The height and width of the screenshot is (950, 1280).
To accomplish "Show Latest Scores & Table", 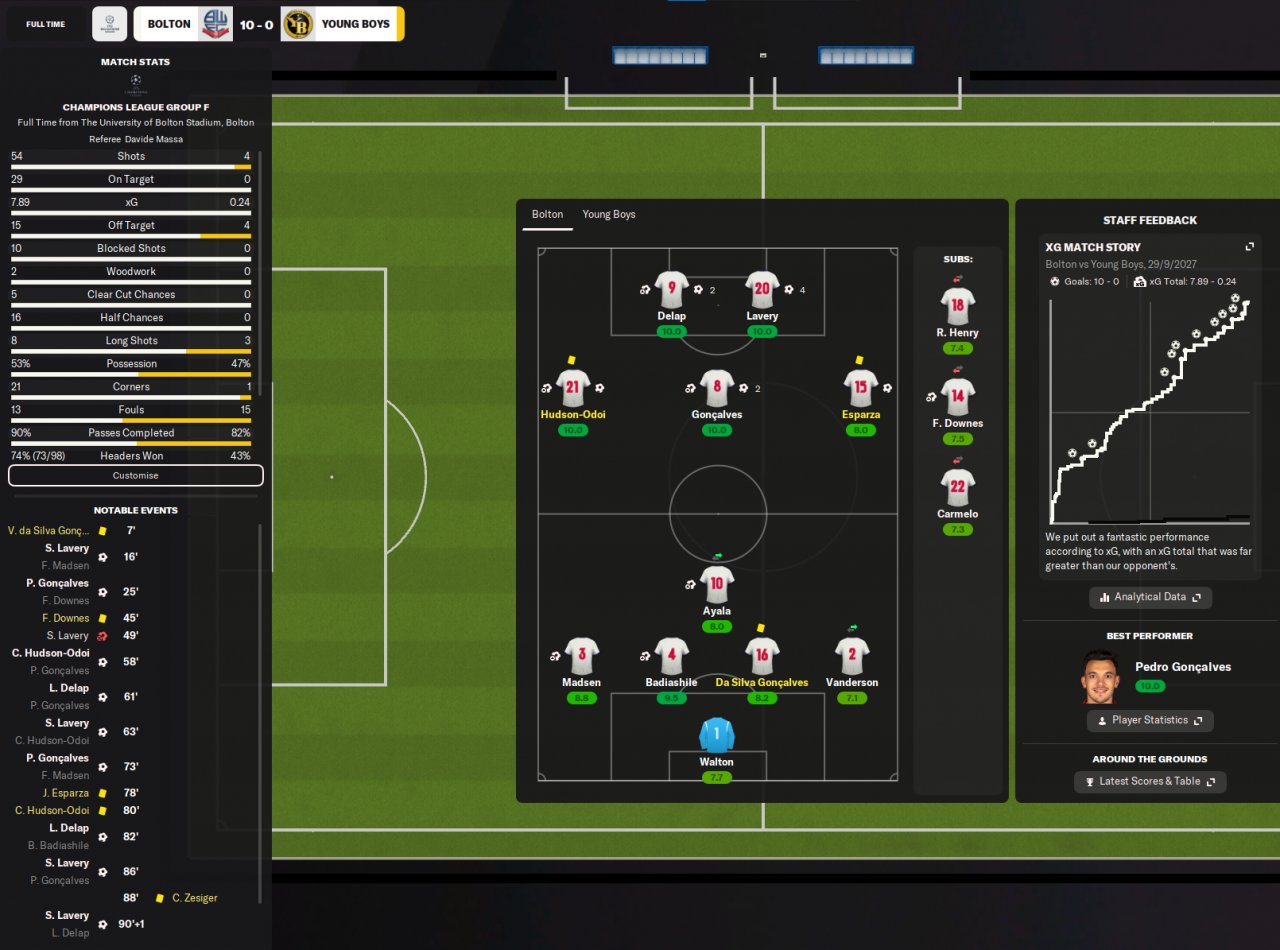I will 1150,781.
